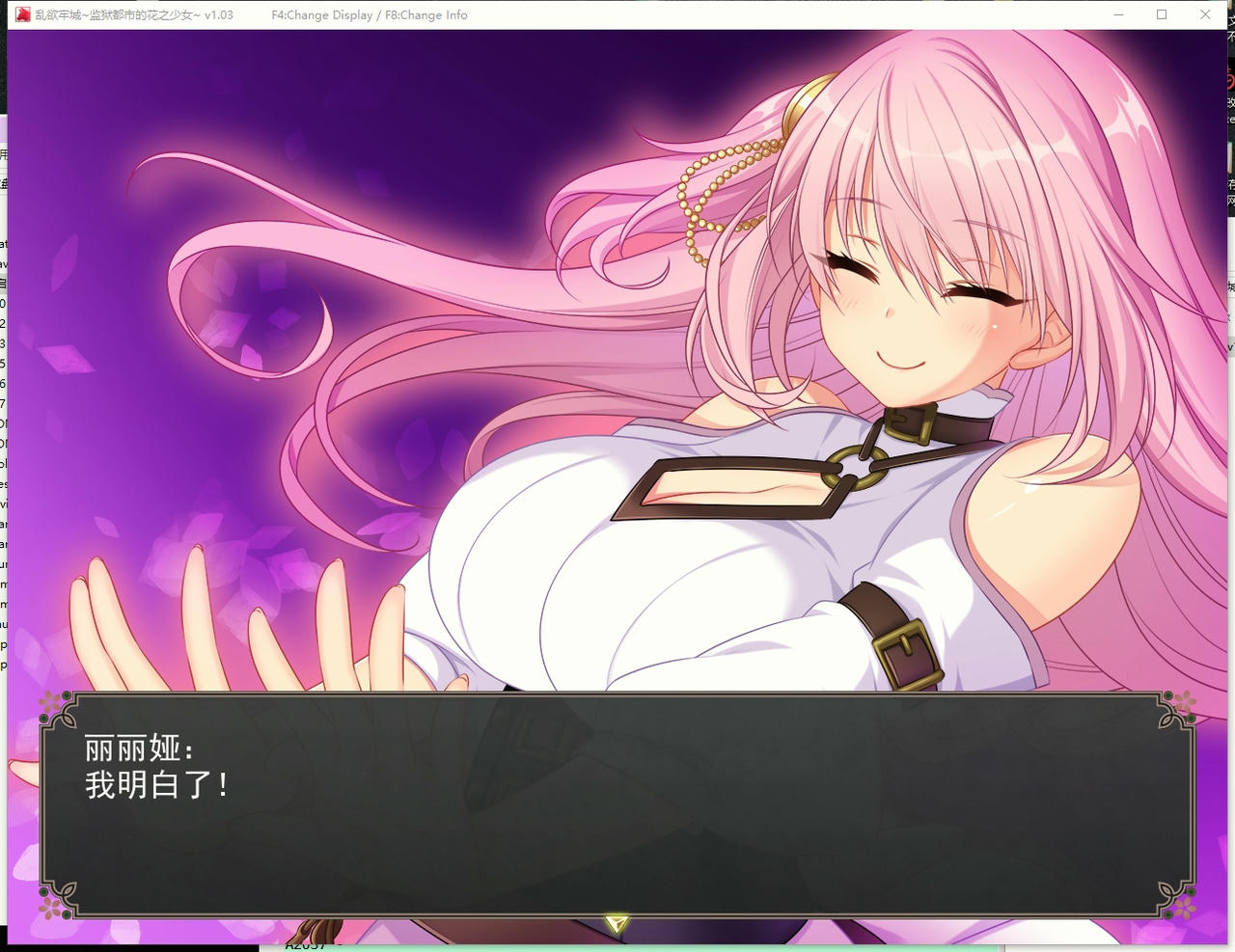Maximize the game window

[x=1162, y=14]
